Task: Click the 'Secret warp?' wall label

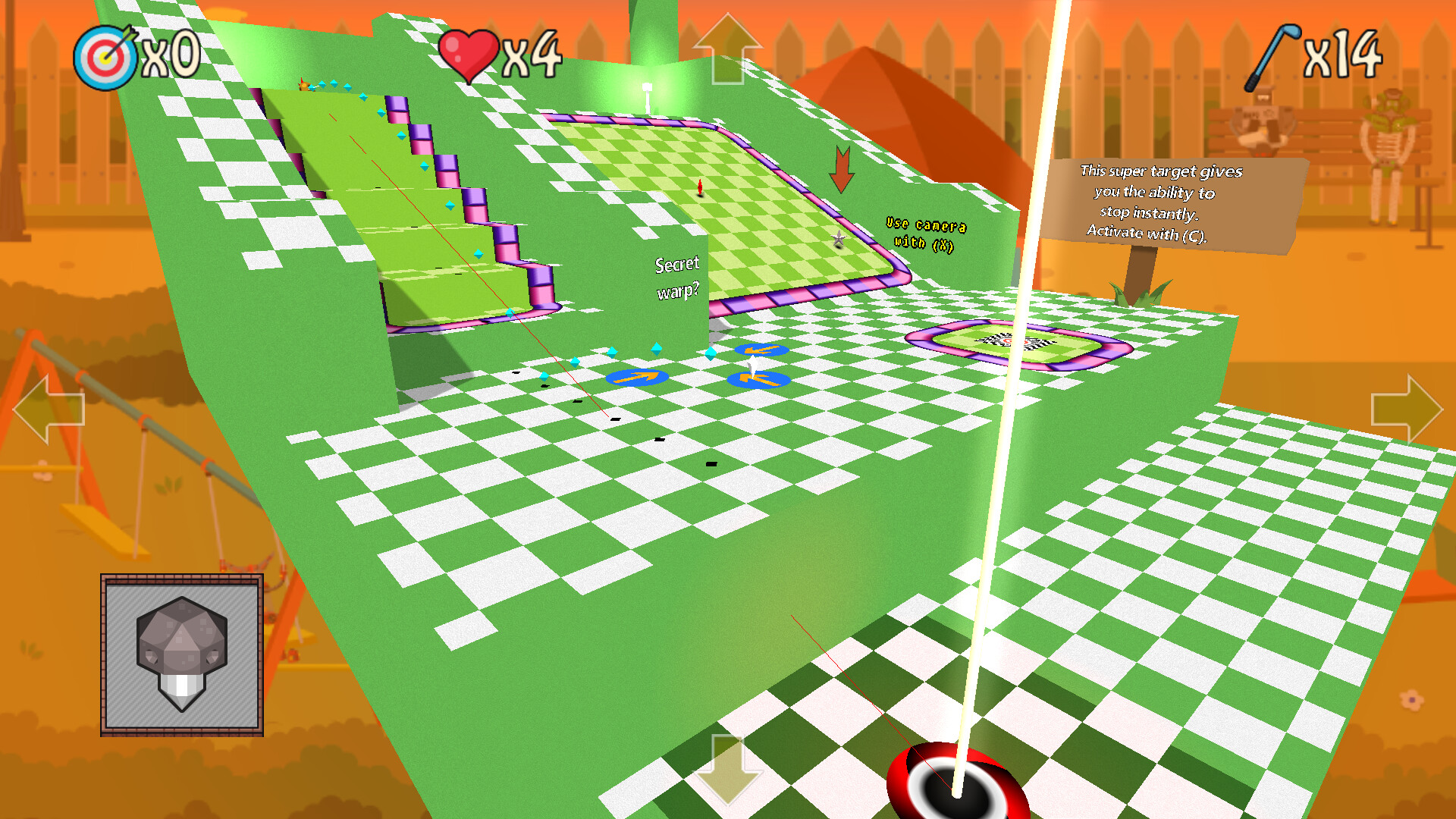Action: click(x=677, y=277)
